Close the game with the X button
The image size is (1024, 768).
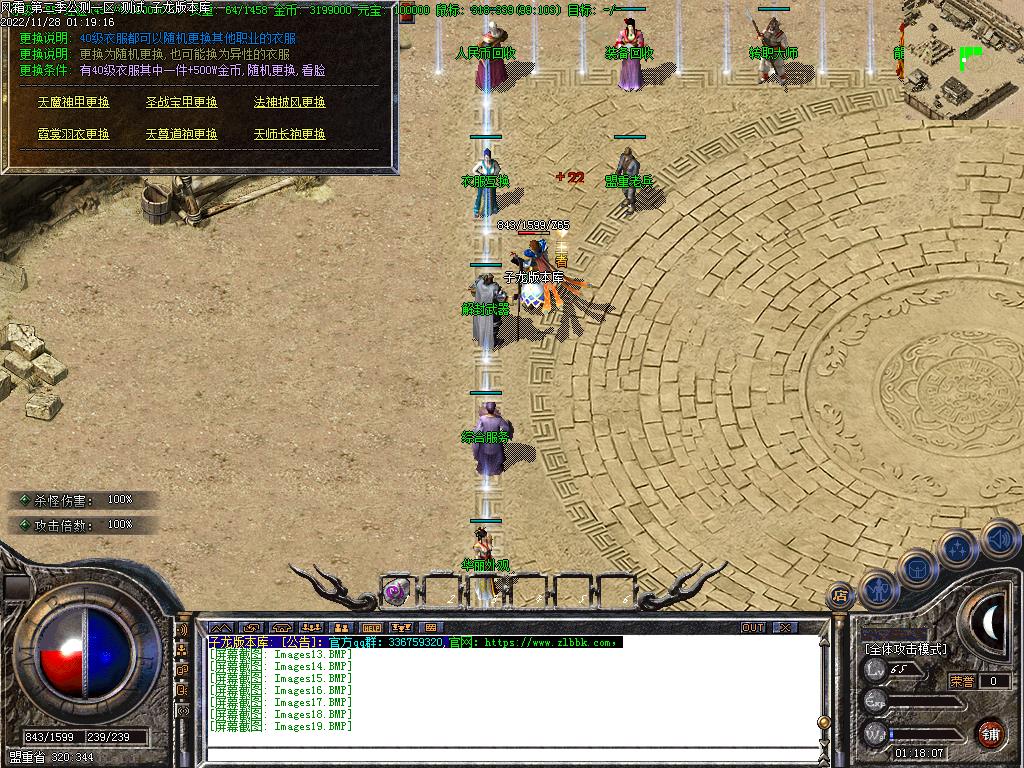pyautogui.click(x=786, y=628)
